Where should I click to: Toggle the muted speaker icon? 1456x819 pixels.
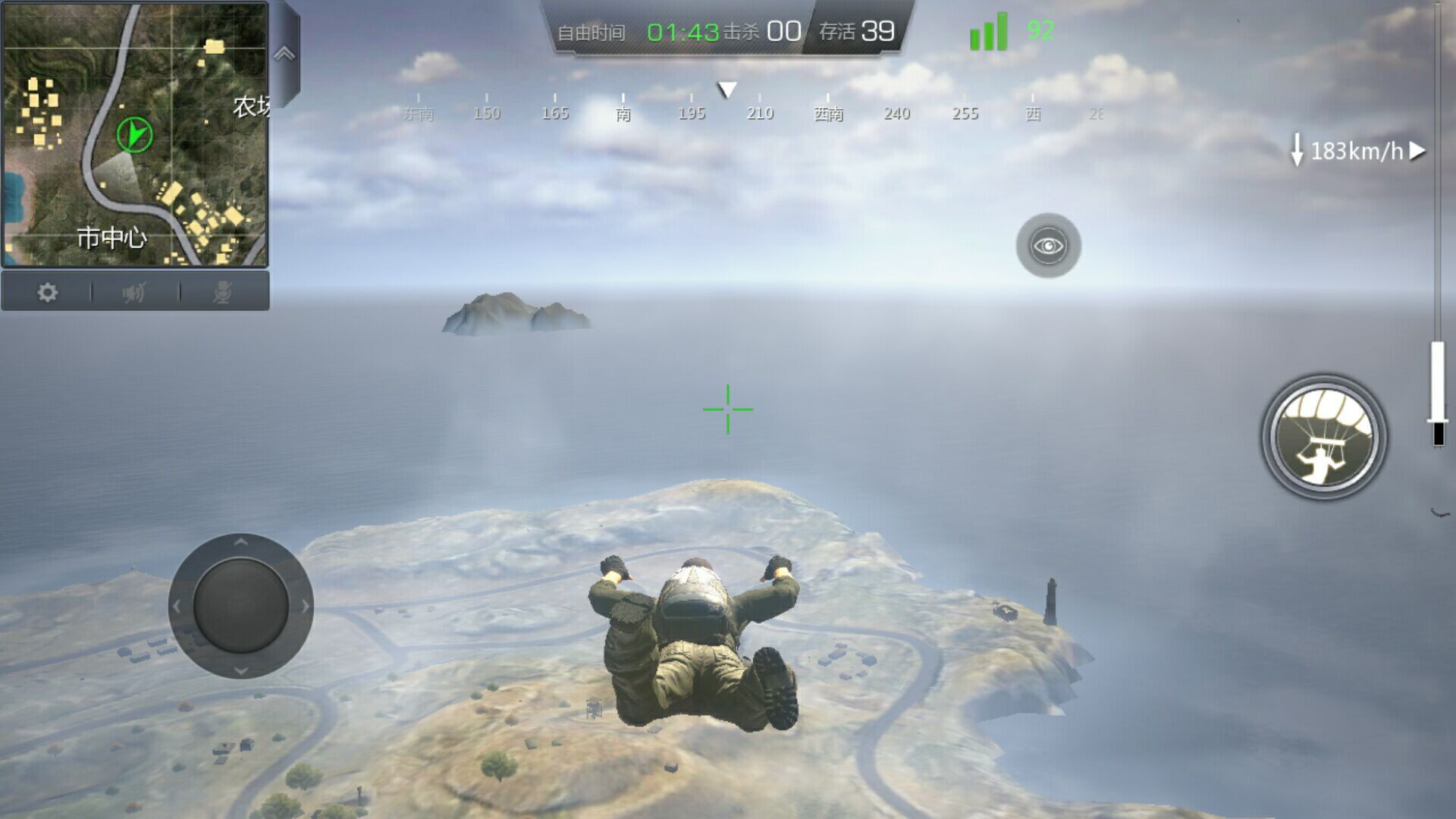[134, 292]
